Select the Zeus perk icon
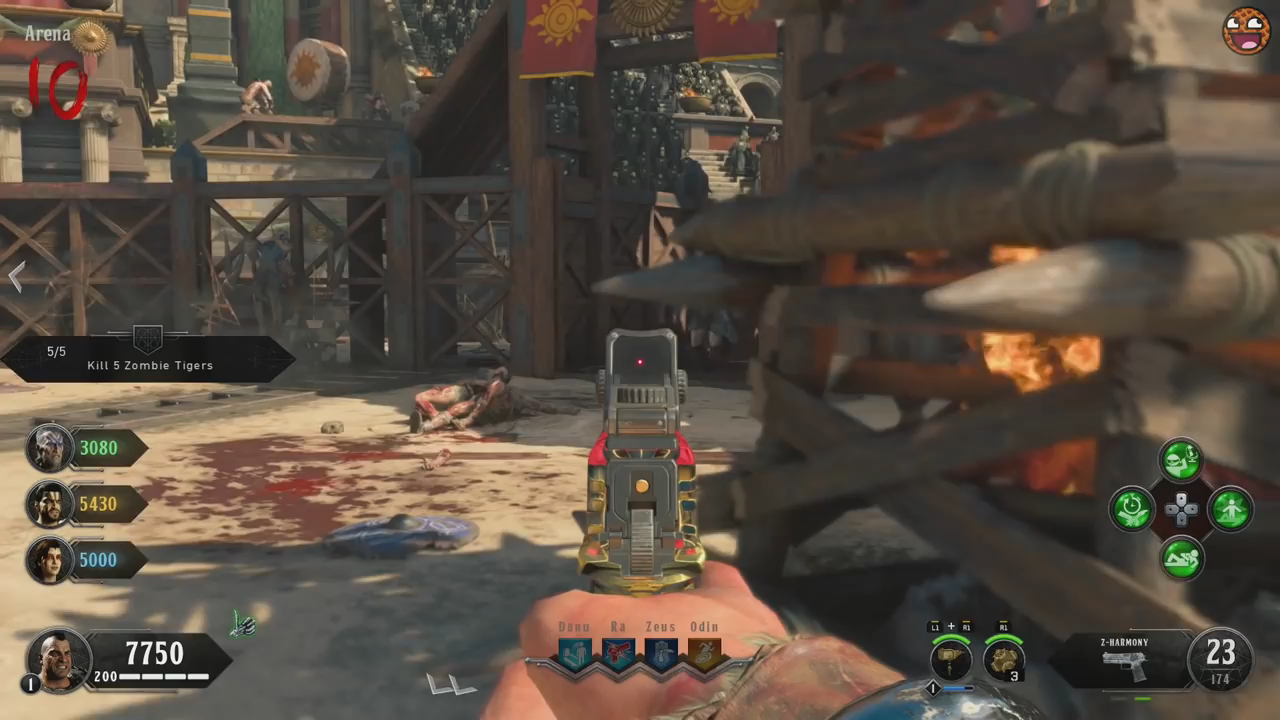1280x720 pixels. 660,654
